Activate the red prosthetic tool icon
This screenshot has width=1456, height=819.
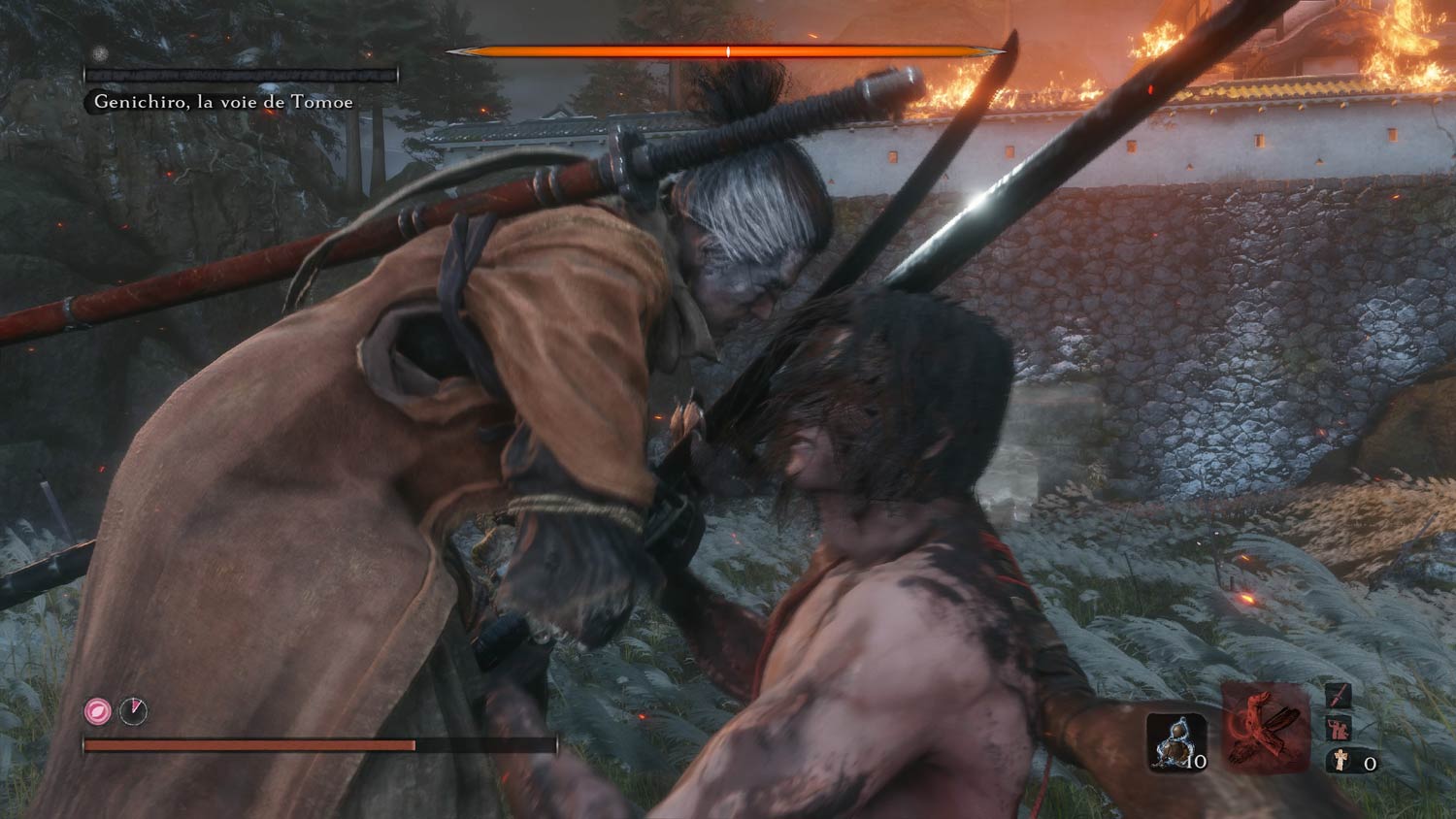tap(1266, 728)
